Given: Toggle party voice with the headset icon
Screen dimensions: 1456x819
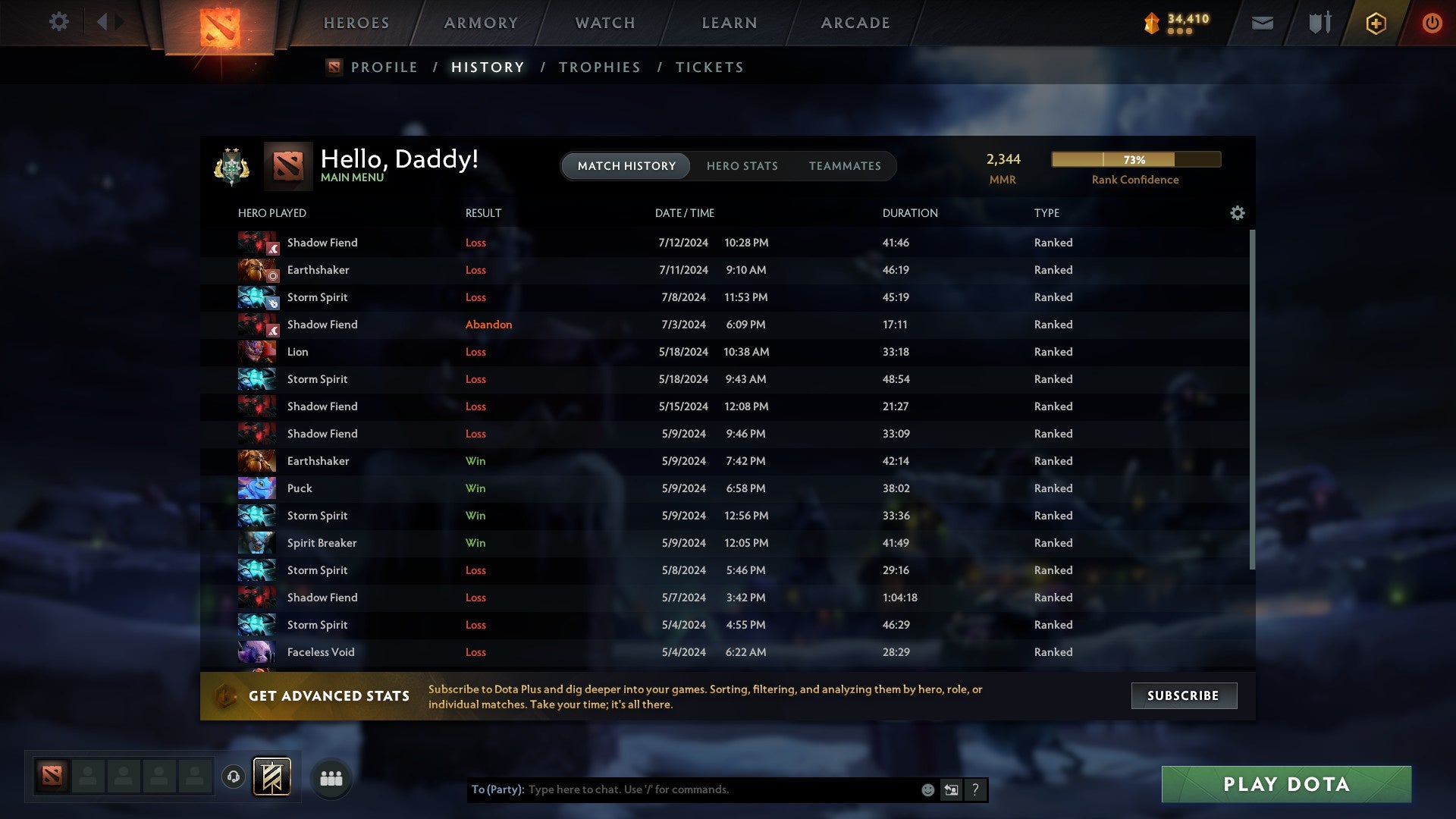Looking at the screenshot, I should pyautogui.click(x=234, y=777).
